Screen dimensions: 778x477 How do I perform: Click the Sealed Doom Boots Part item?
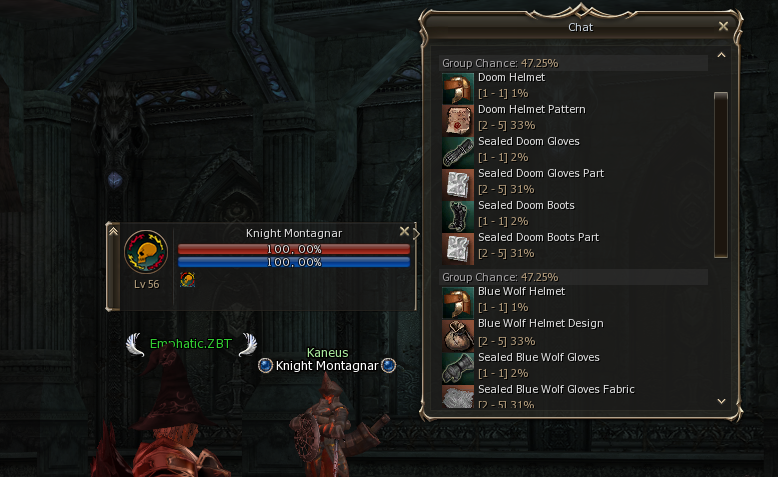538,238
